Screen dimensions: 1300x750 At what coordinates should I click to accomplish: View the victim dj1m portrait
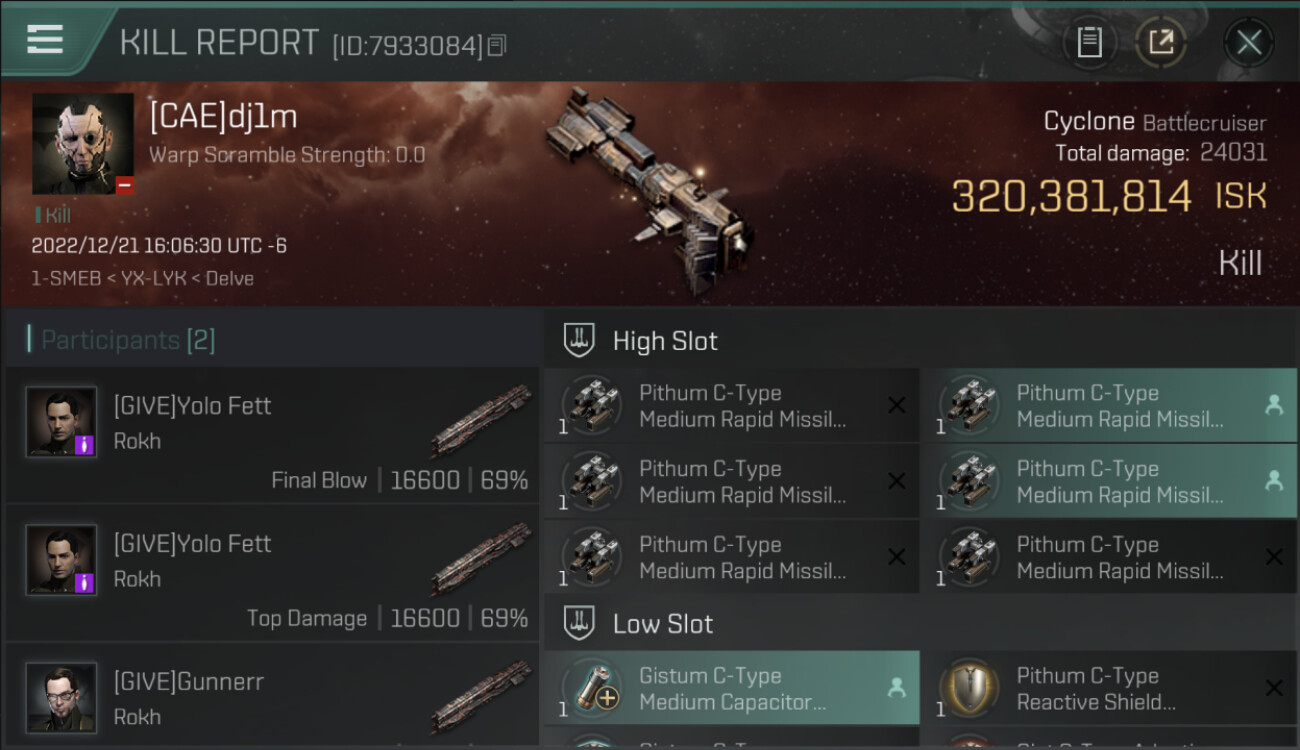click(83, 144)
